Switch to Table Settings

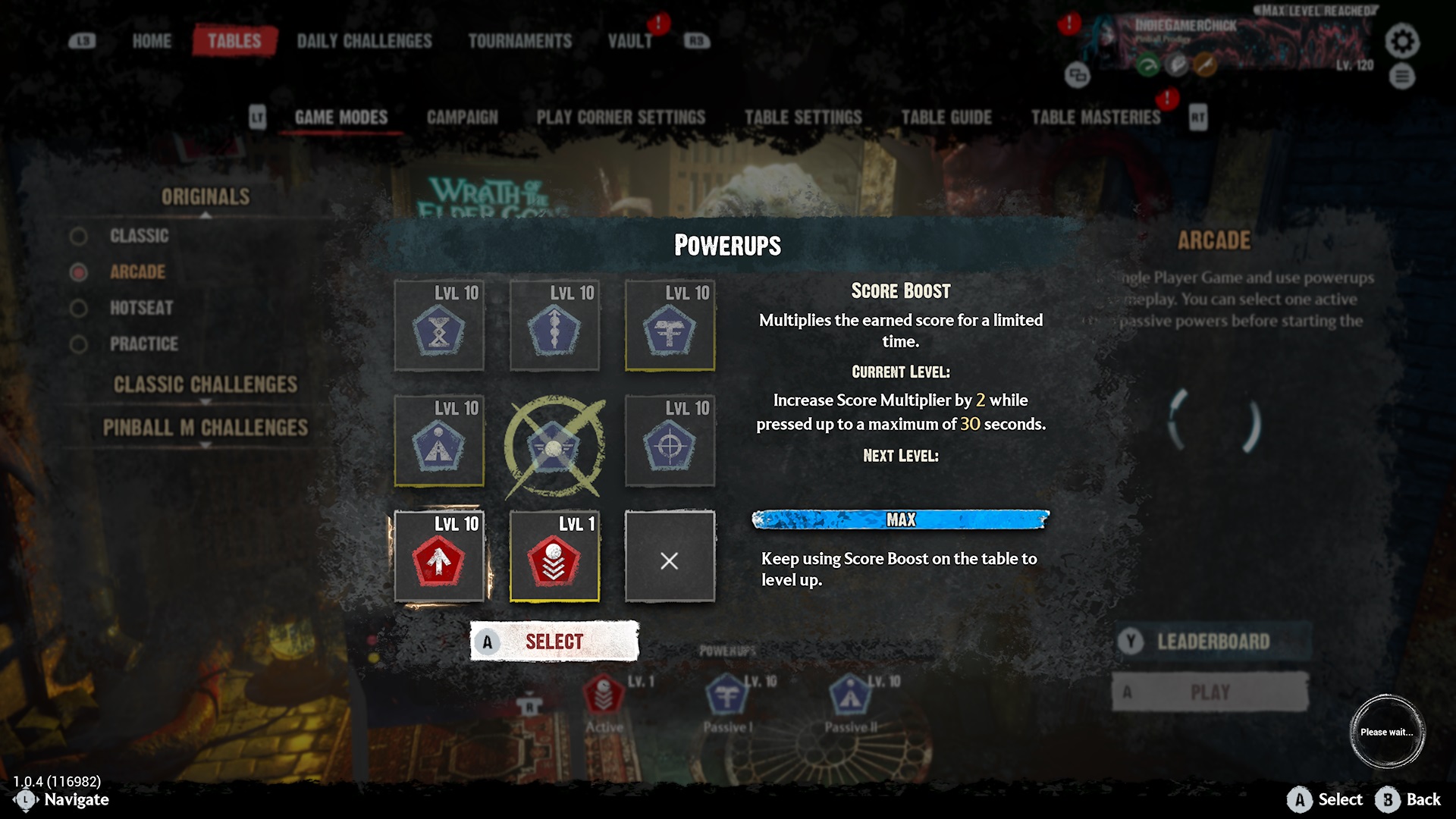[802, 118]
